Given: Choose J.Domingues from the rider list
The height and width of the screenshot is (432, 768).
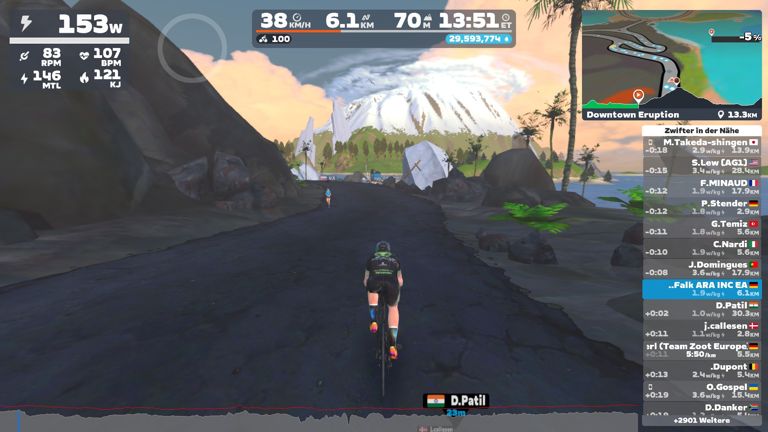Looking at the screenshot, I should coord(701,268).
